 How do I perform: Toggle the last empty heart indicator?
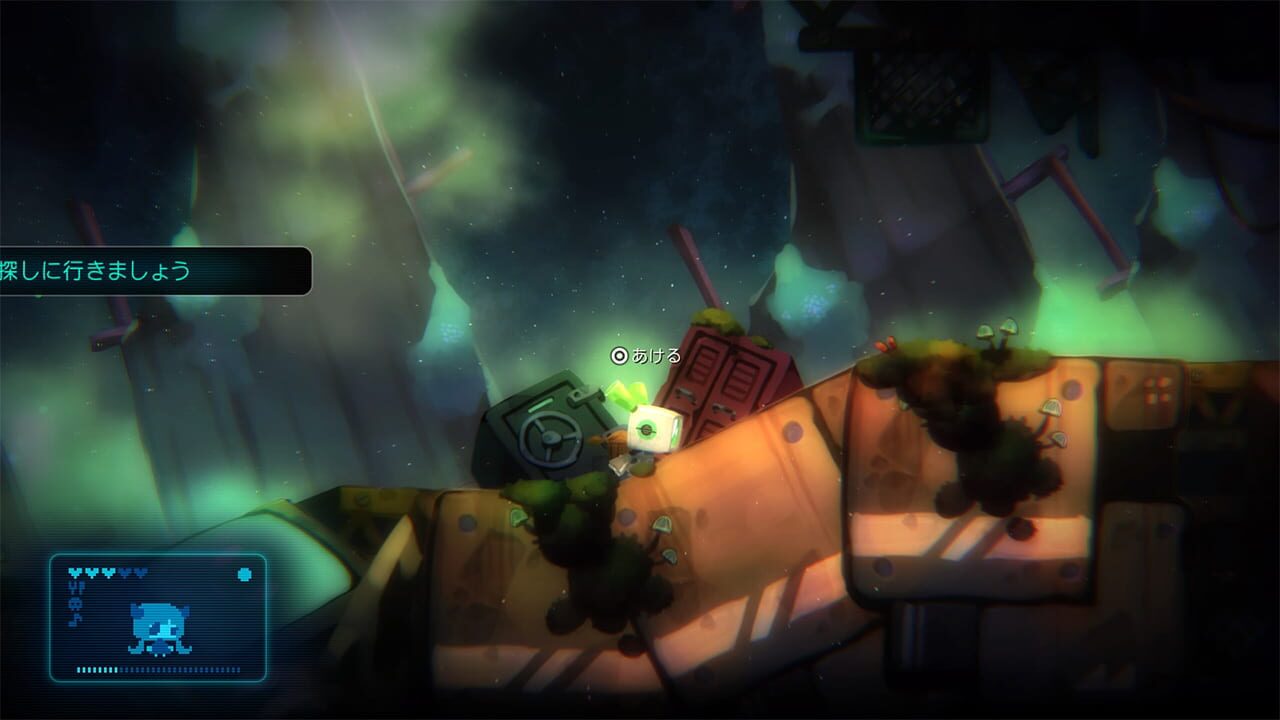(x=141, y=572)
